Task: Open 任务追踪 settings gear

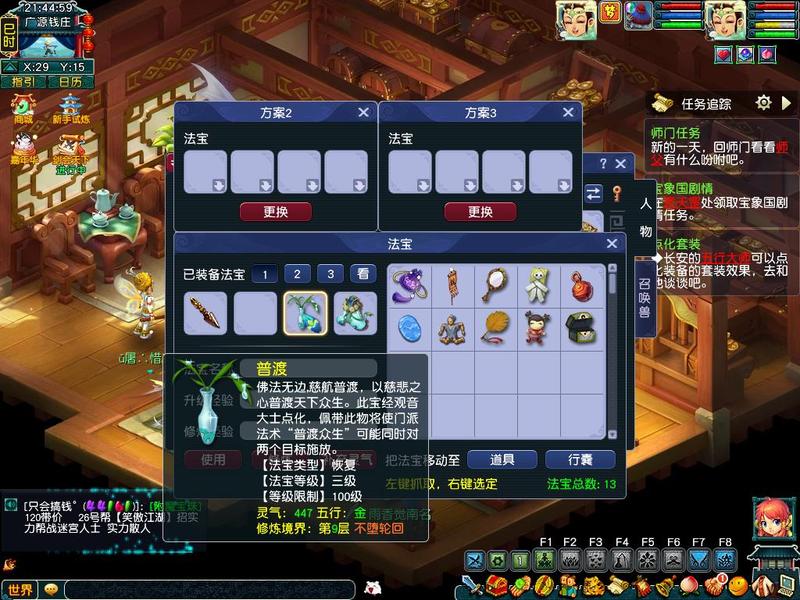Action: tap(763, 103)
